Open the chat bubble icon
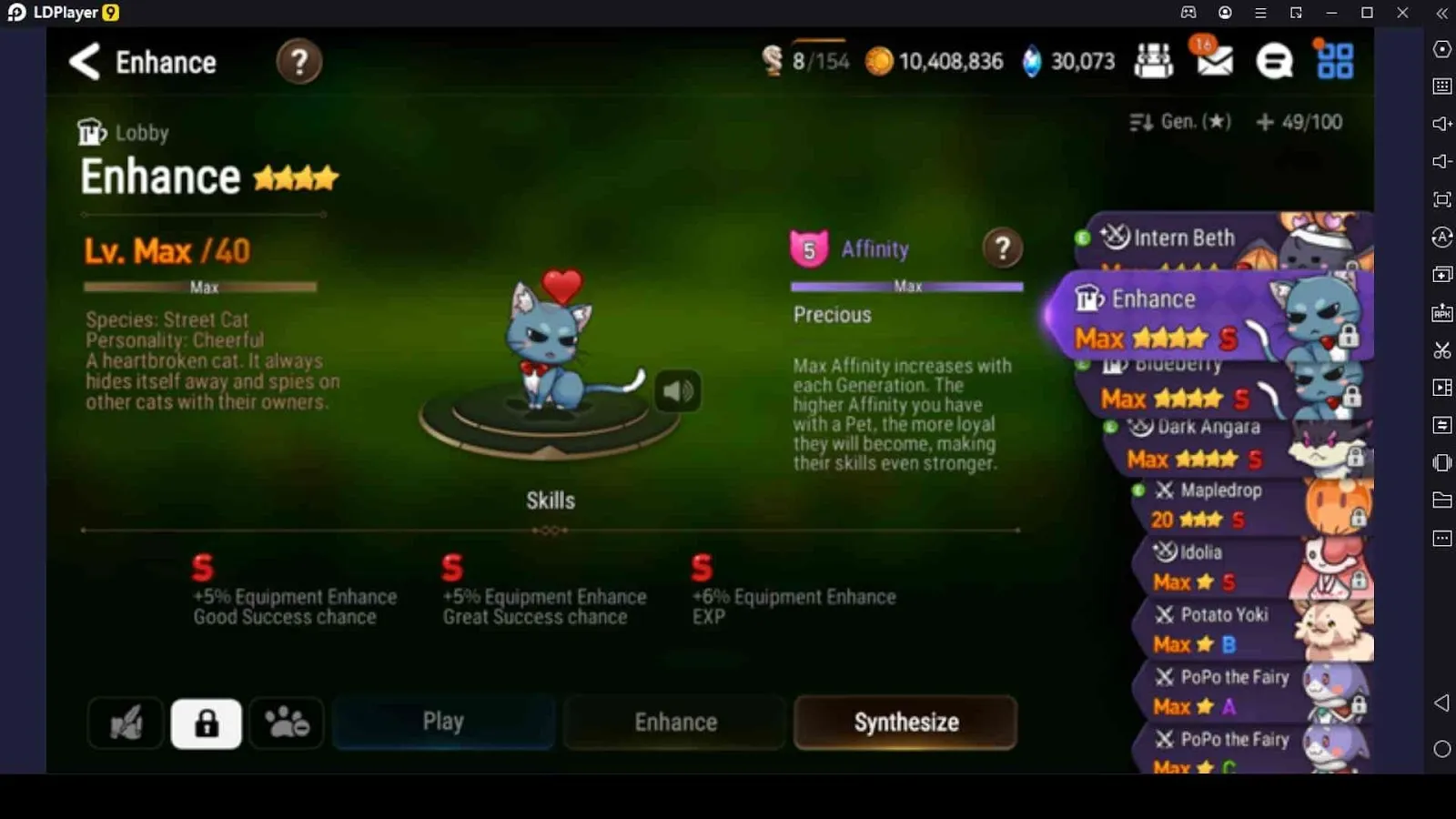The image size is (1456, 819). [1276, 62]
